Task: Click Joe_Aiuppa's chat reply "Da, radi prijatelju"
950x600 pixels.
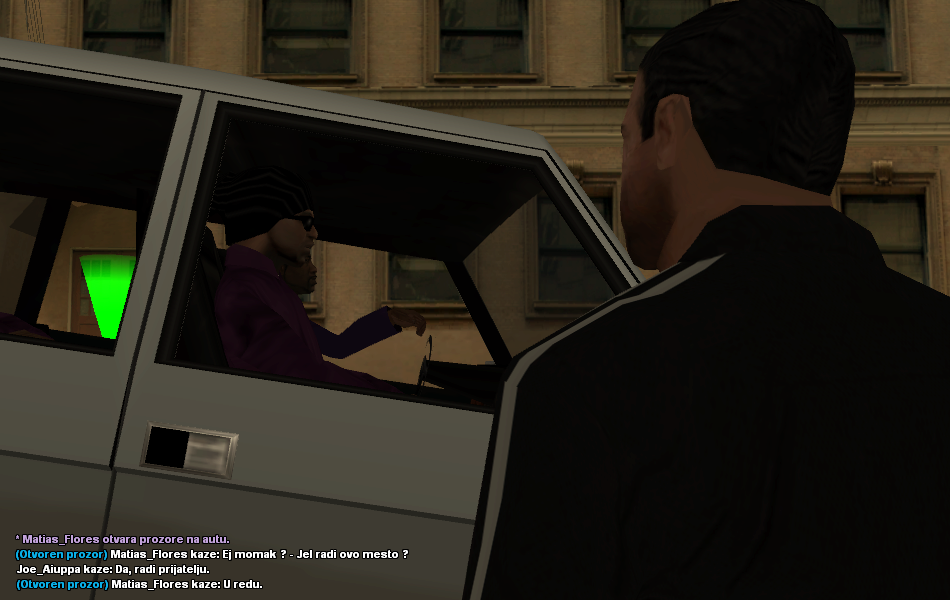Action: (113, 569)
